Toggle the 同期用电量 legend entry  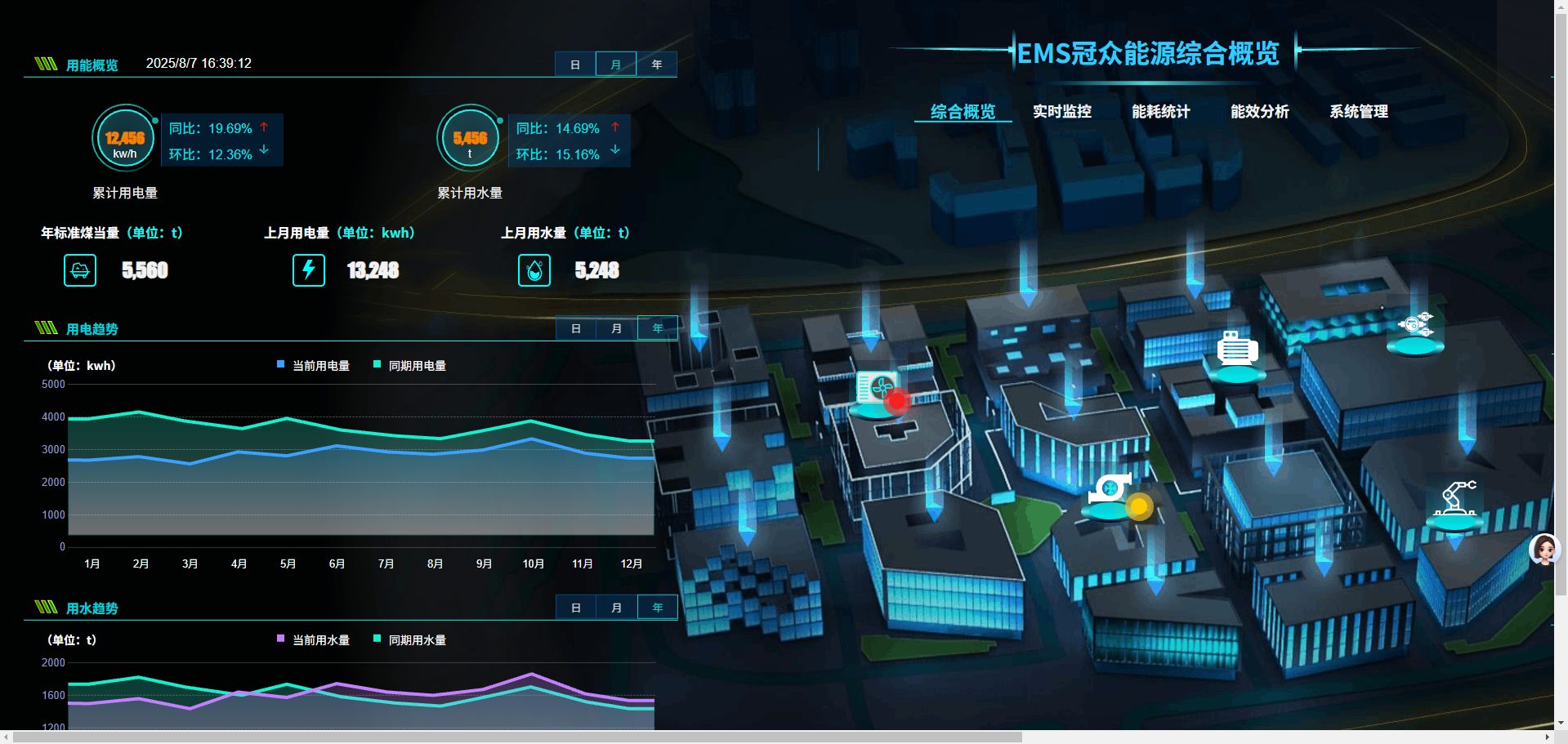point(410,366)
